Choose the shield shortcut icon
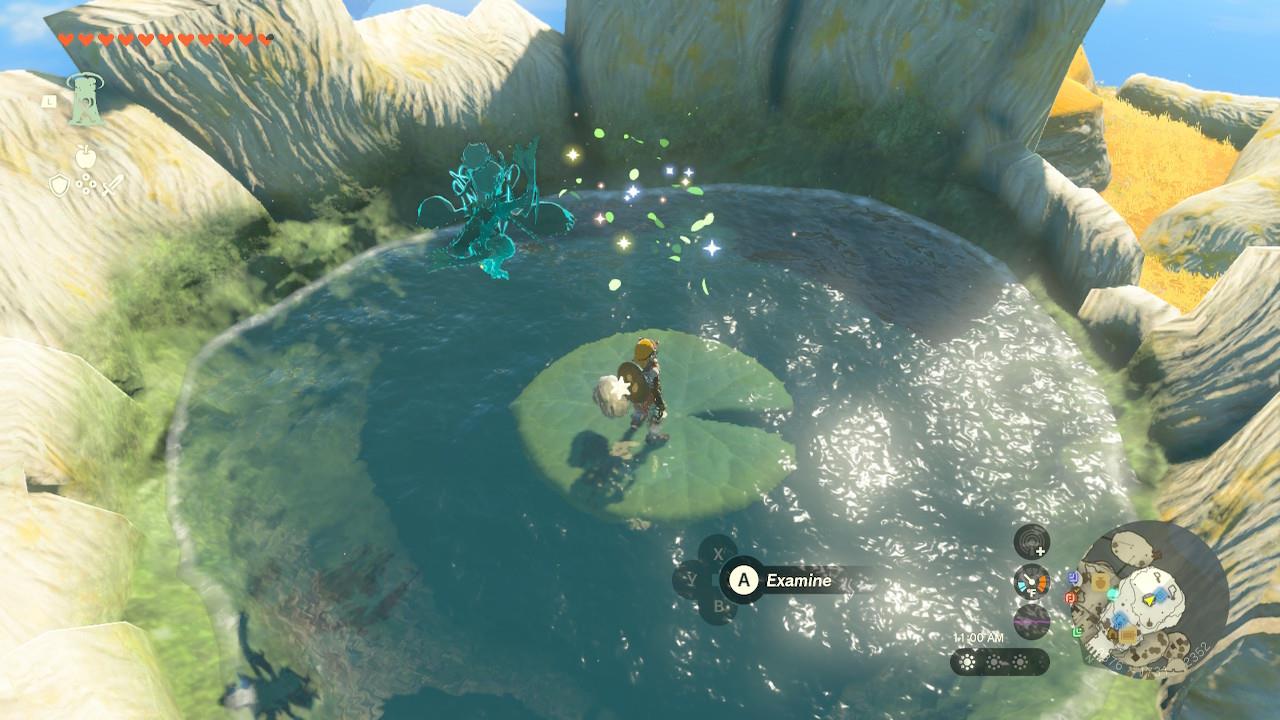The height and width of the screenshot is (720, 1280). click(x=59, y=185)
